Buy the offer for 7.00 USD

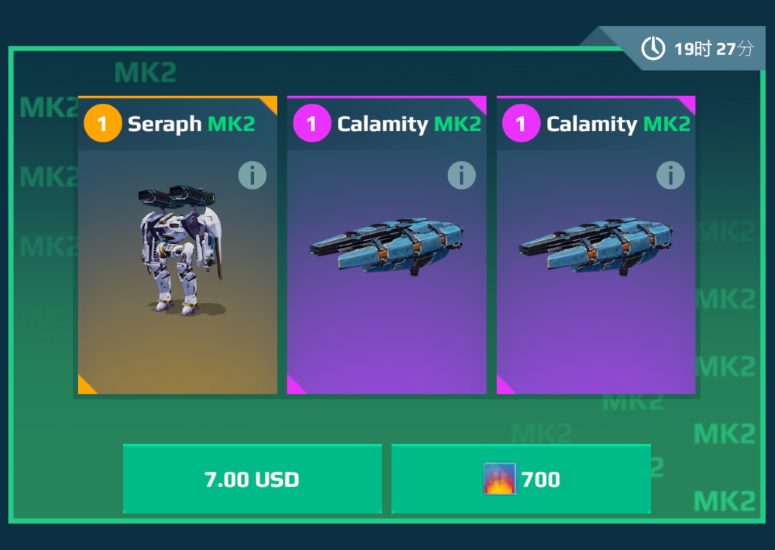click(252, 479)
